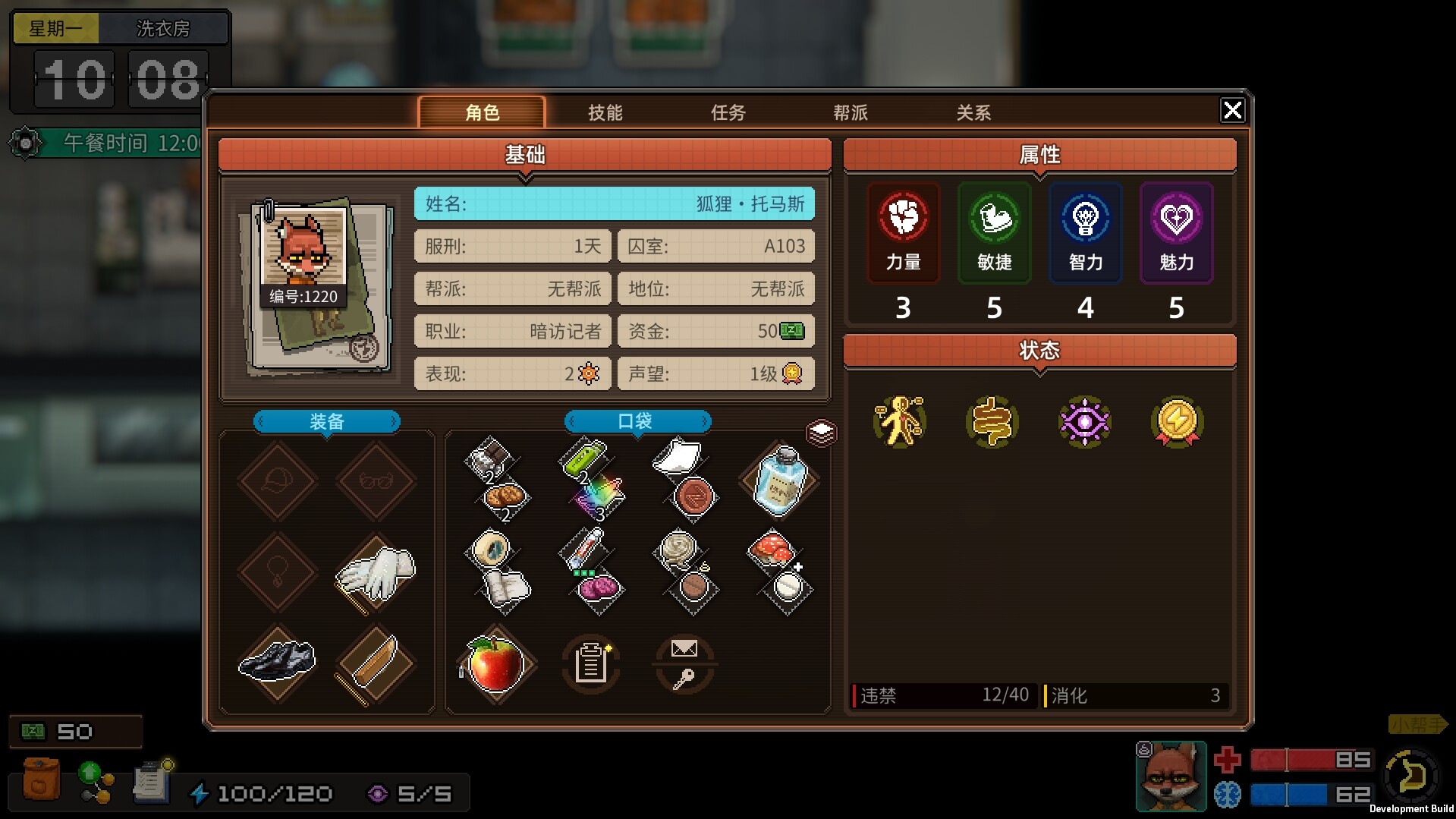The height and width of the screenshot is (819, 1456).
Task: Toggle the pocket stack sorting icon
Action: pos(821,433)
